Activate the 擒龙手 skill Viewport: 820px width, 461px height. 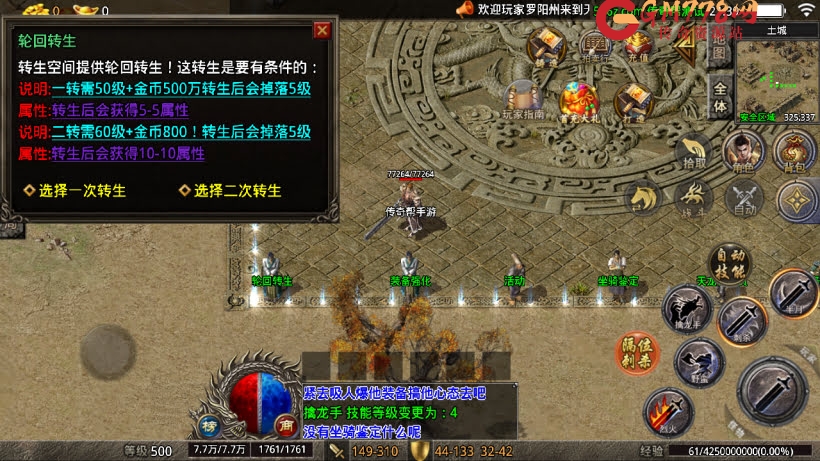tap(689, 308)
